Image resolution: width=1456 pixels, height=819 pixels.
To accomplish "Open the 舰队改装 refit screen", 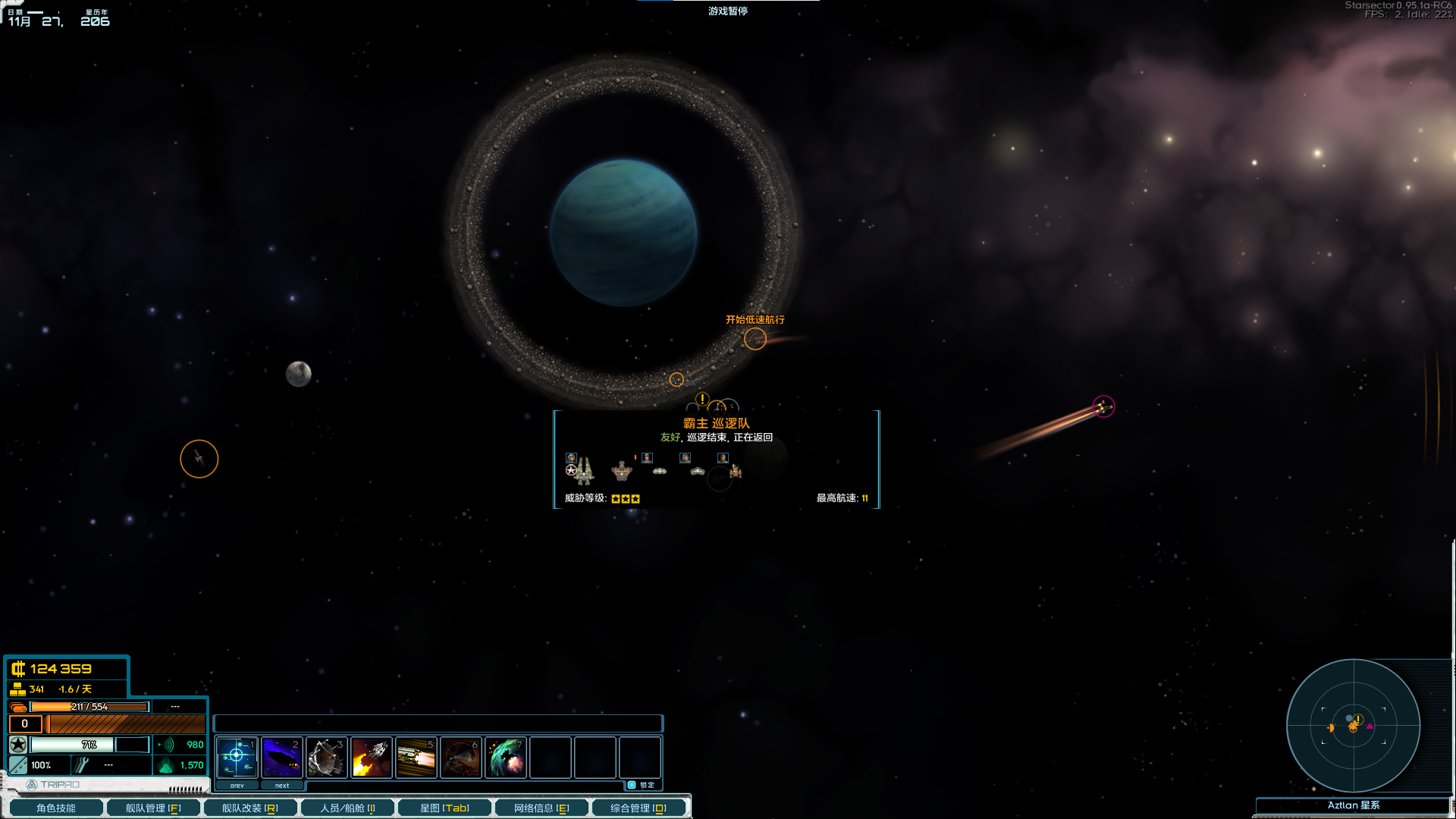I will click(250, 808).
